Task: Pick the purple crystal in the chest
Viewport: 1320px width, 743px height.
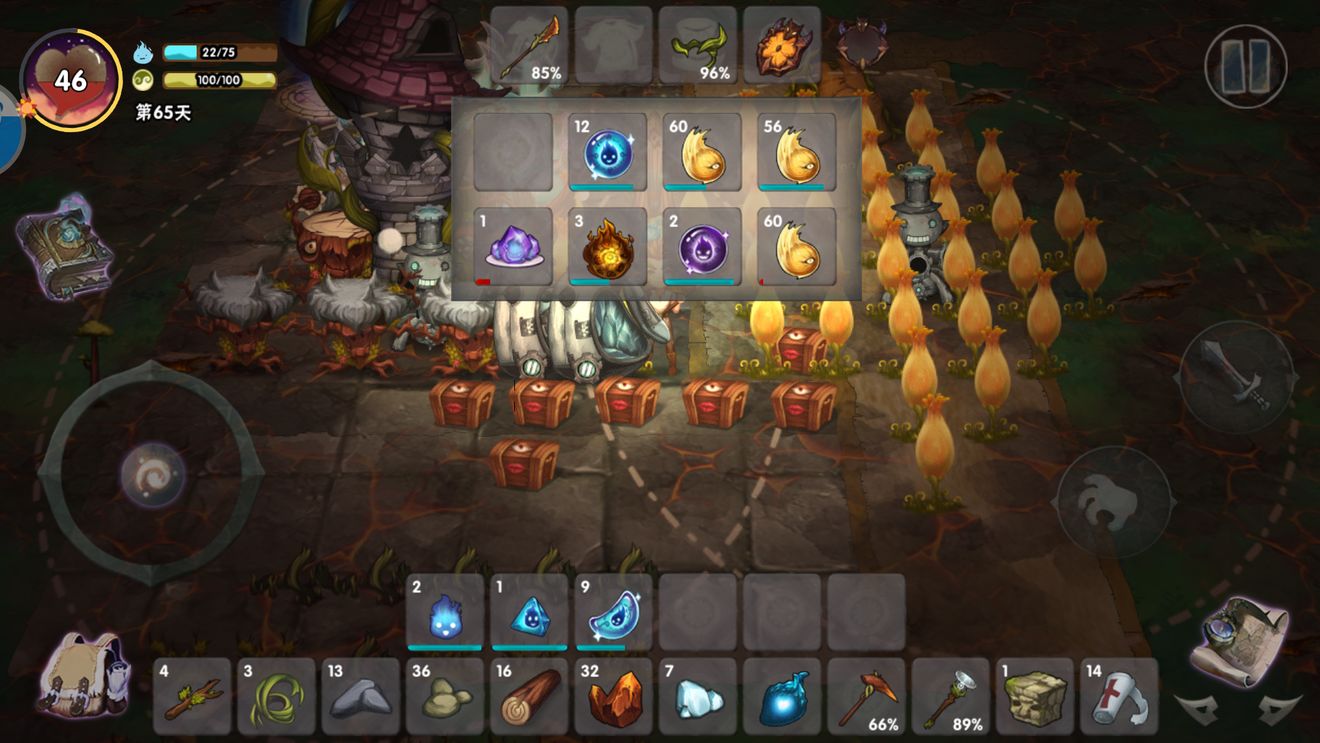Action: coord(513,246)
